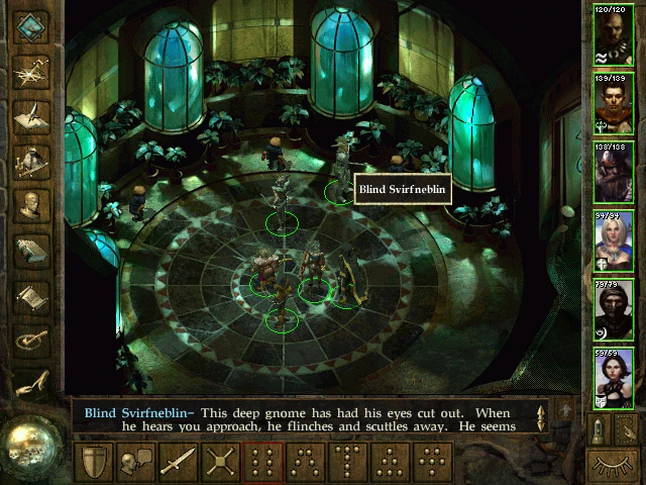The image size is (646, 485).
Task: Open the character record bust icon
Action: pos(32,204)
